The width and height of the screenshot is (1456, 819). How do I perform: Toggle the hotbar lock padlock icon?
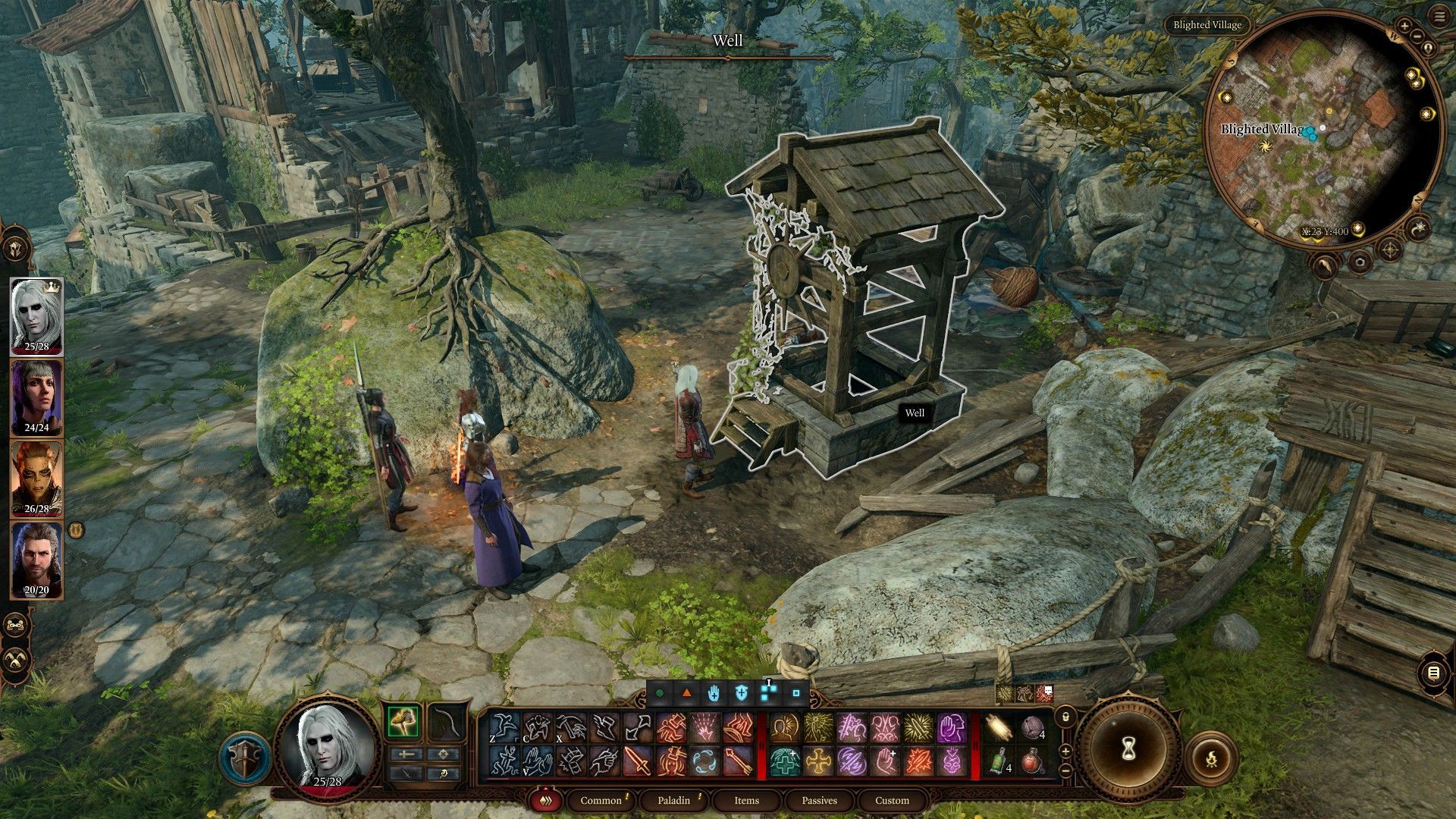coord(1065,716)
